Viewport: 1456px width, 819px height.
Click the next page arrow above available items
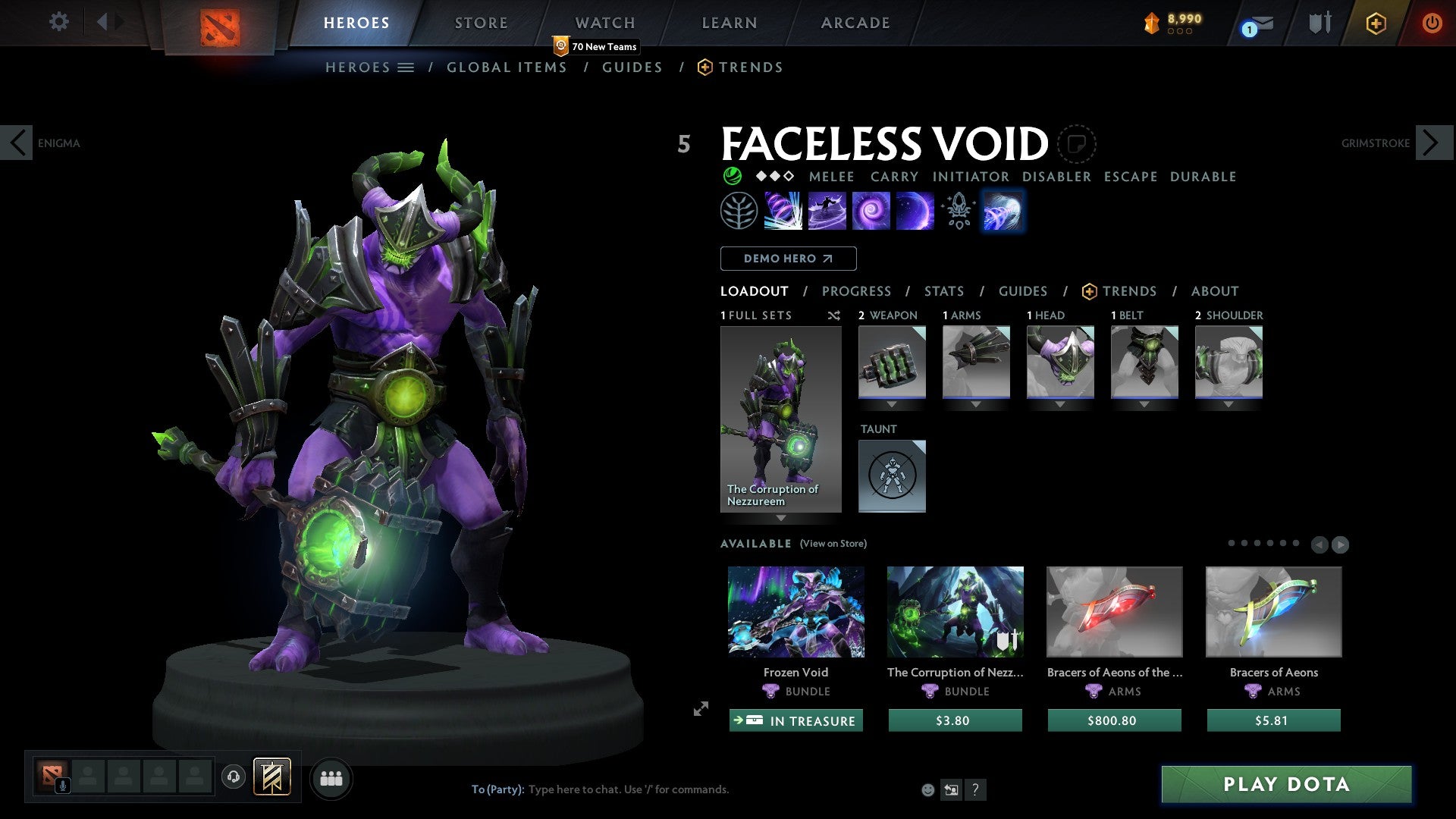(x=1340, y=543)
